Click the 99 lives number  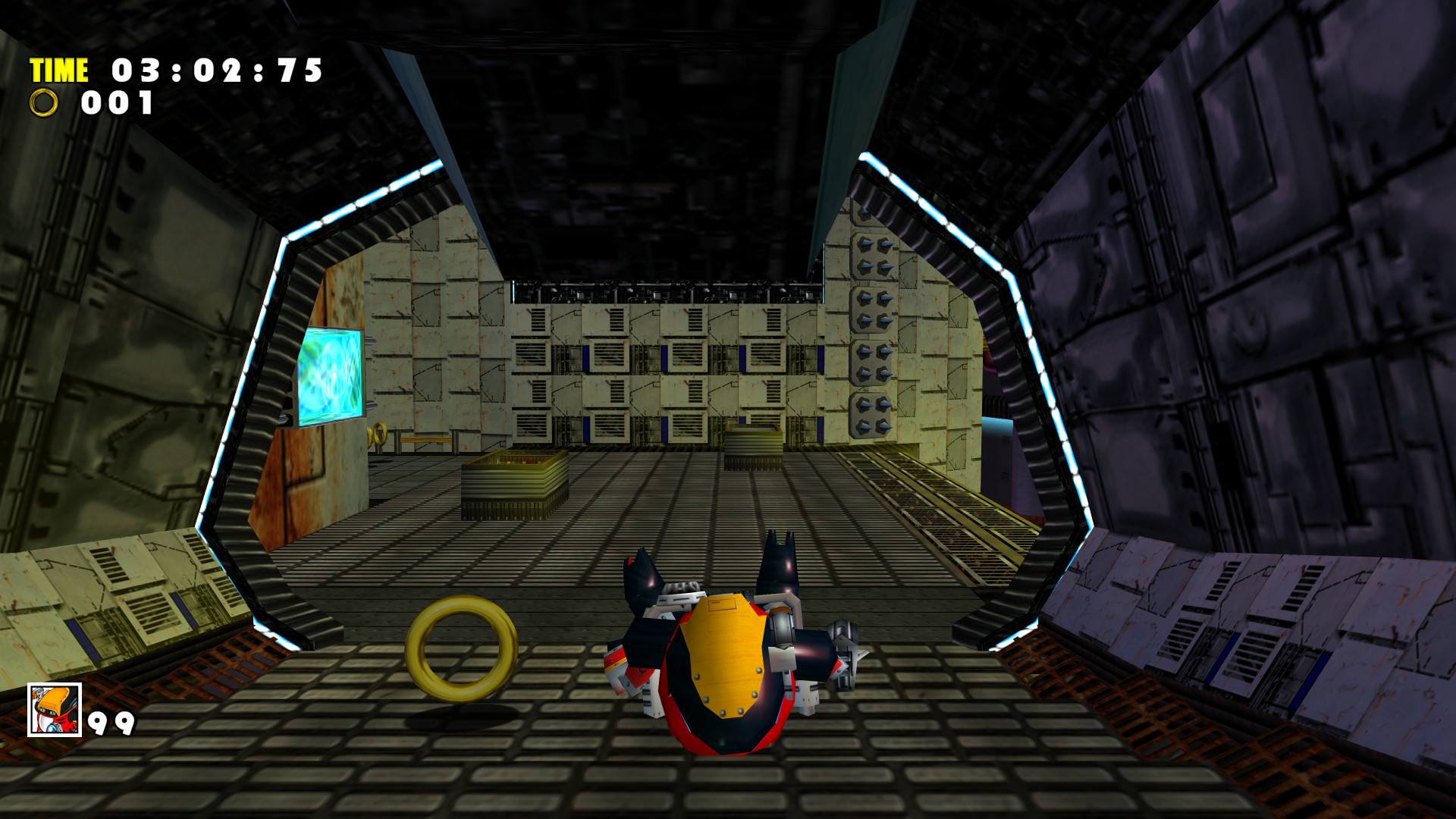coord(110,724)
